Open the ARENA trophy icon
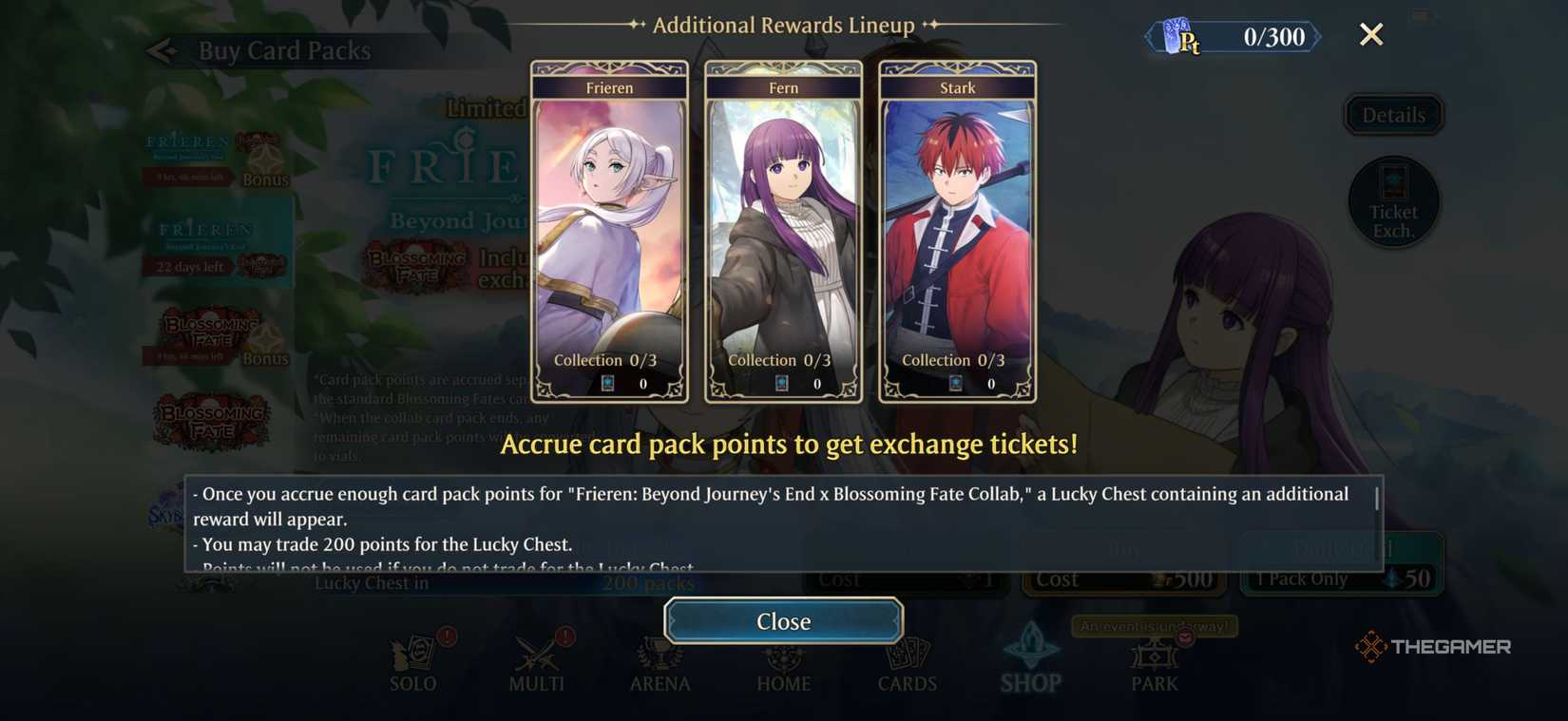1568x721 pixels. 660,660
